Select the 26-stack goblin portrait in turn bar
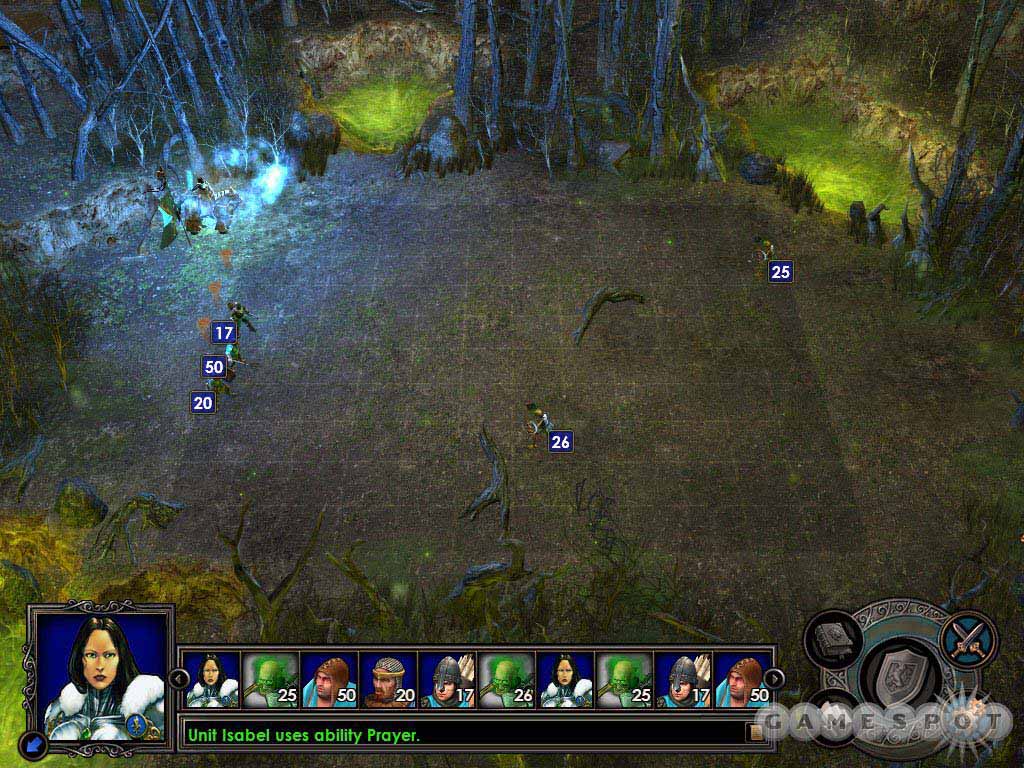This screenshot has height=768, width=1024. [x=505, y=680]
